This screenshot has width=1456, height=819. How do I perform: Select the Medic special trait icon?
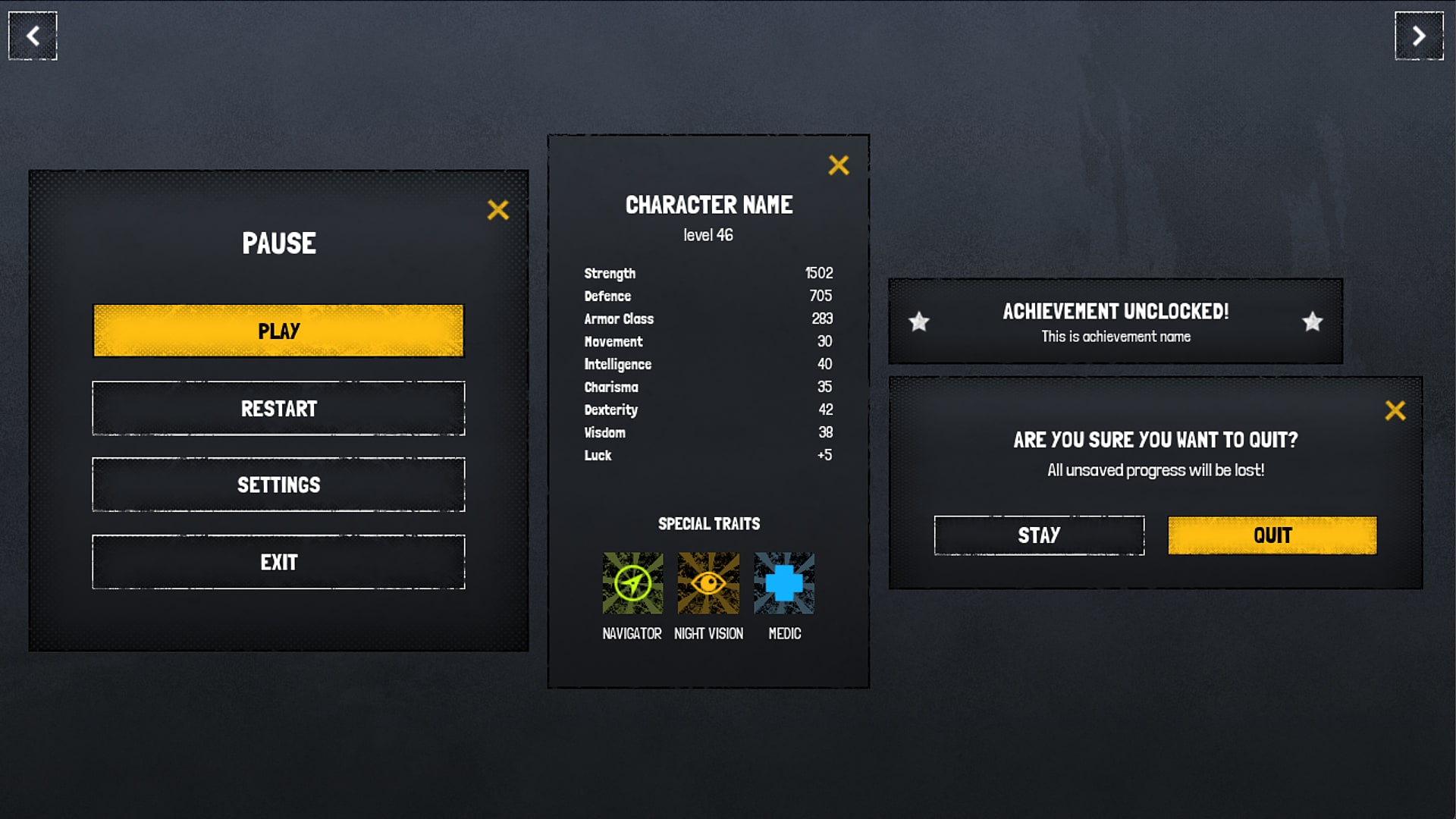pyautogui.click(x=785, y=583)
